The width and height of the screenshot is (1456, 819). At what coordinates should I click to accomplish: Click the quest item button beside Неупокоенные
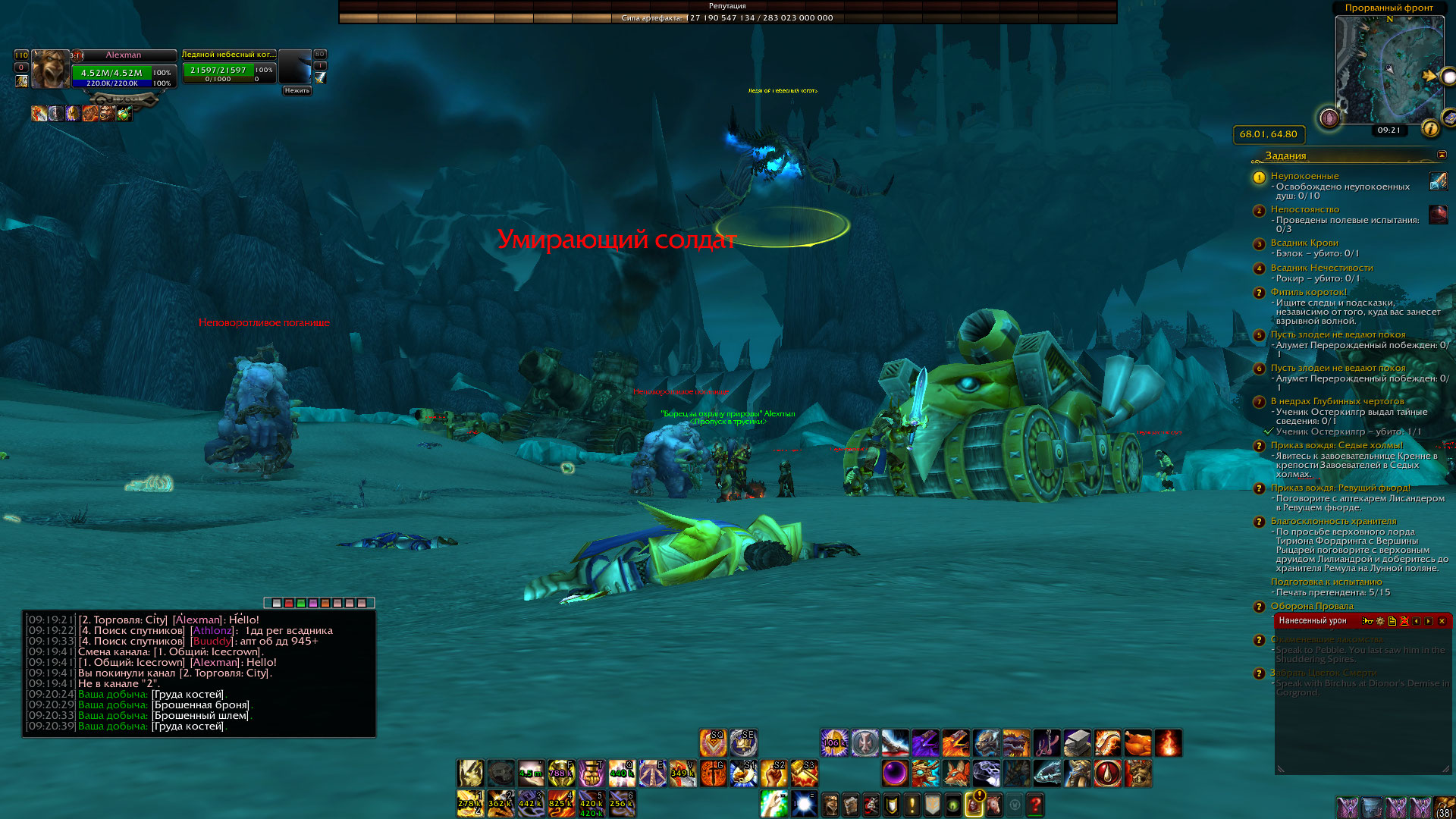[1438, 180]
